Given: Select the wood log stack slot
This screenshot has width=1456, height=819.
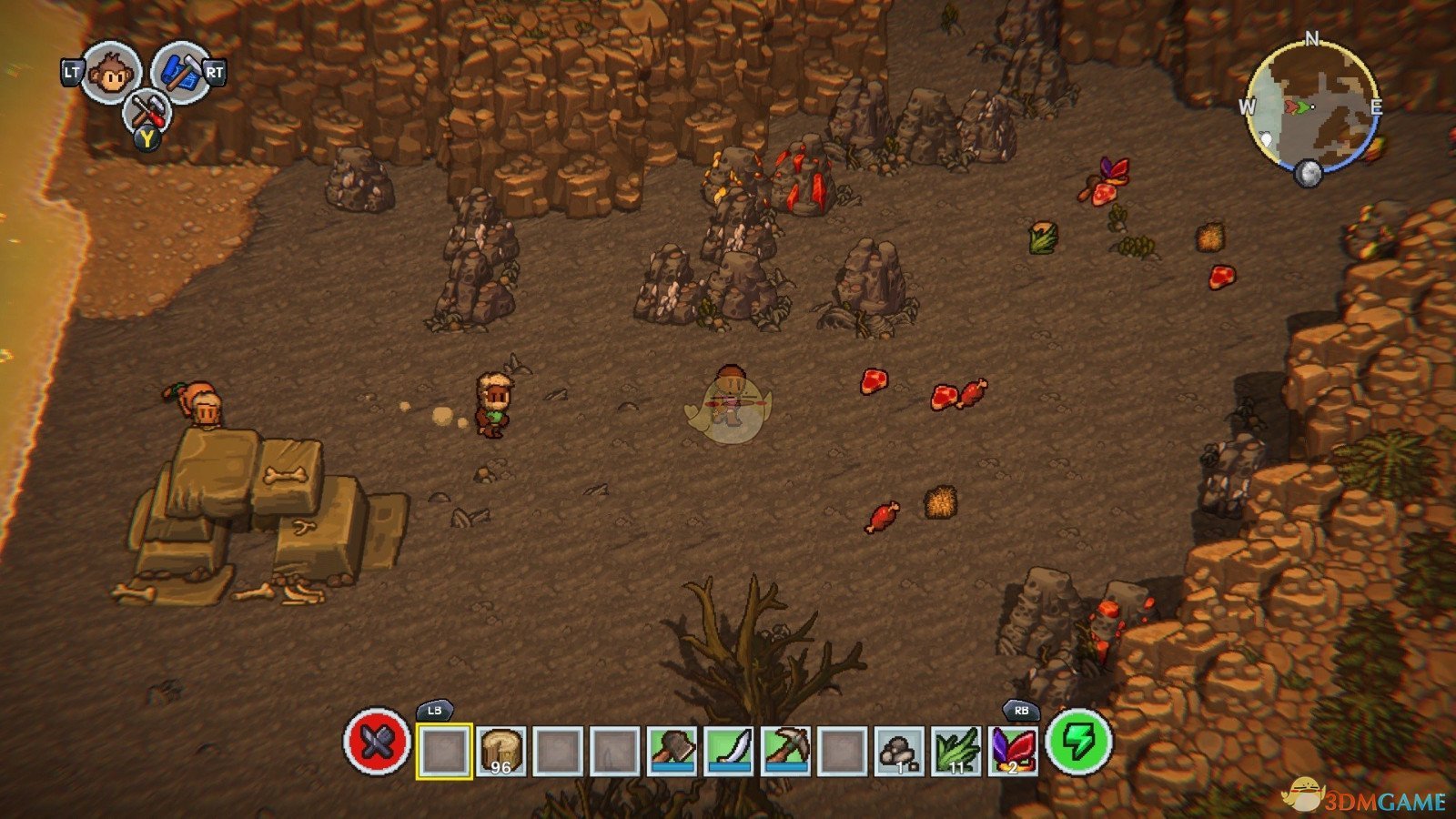Looking at the screenshot, I should (501, 751).
